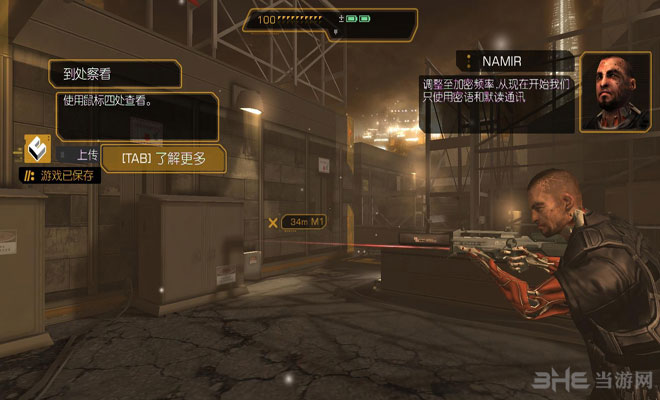Open the 到处察看 tutorial title panel
Image resolution: width=660 pixels, height=400 pixels.
(115, 73)
